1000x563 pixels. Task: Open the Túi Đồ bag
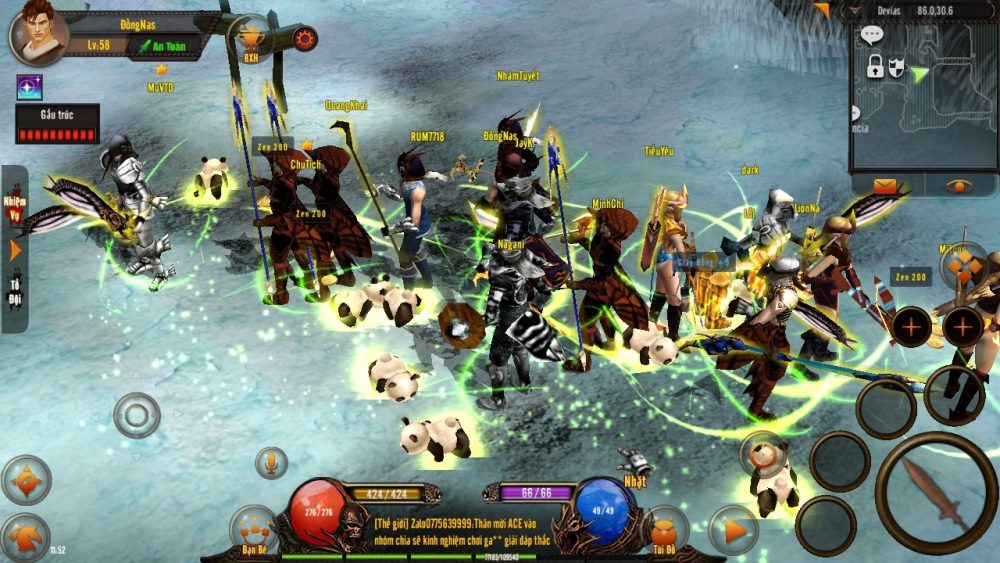[664, 530]
